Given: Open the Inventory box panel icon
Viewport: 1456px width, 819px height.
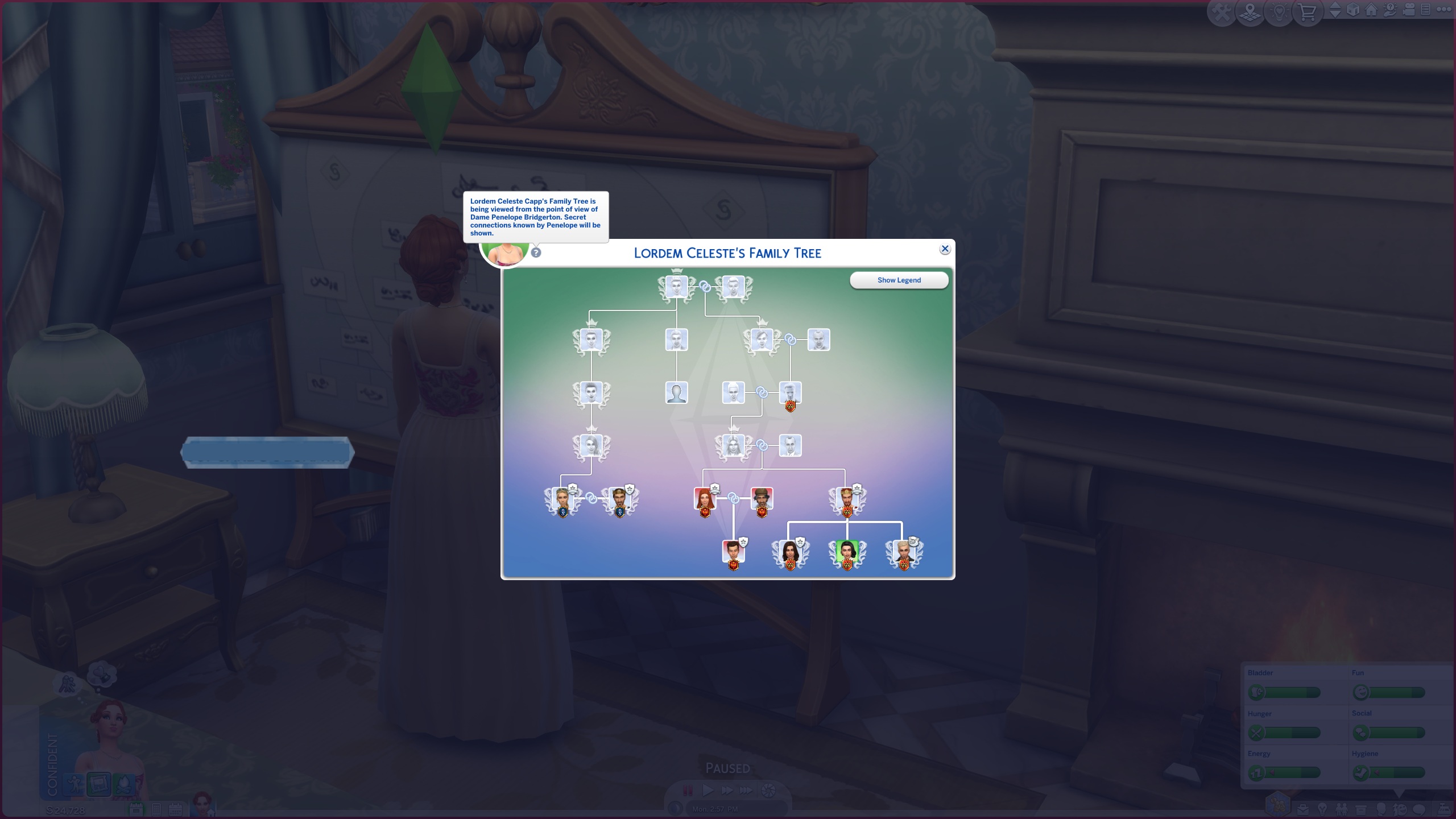Looking at the screenshot, I should click(1361, 809).
